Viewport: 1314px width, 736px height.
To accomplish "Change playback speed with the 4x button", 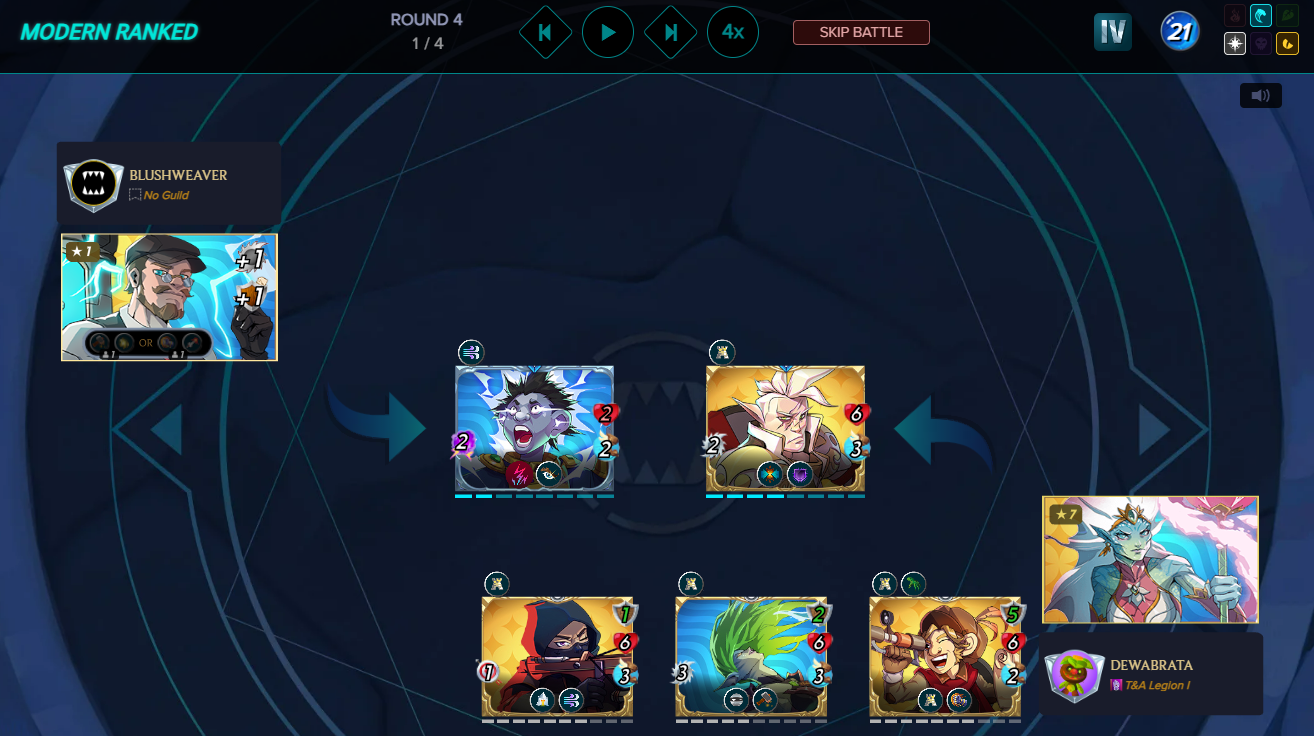I will click(x=733, y=32).
